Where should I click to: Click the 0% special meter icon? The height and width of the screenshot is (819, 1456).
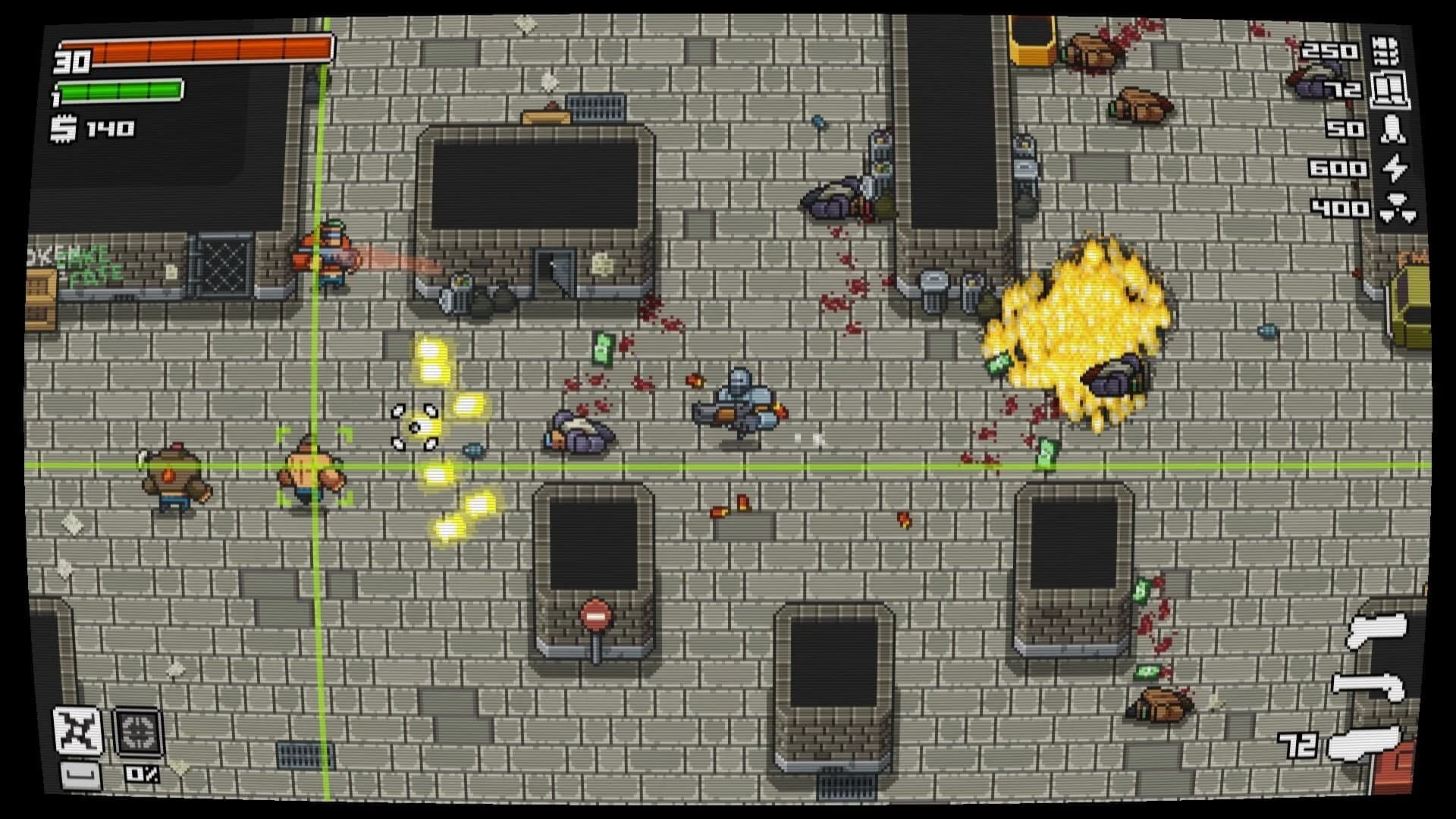[141, 773]
